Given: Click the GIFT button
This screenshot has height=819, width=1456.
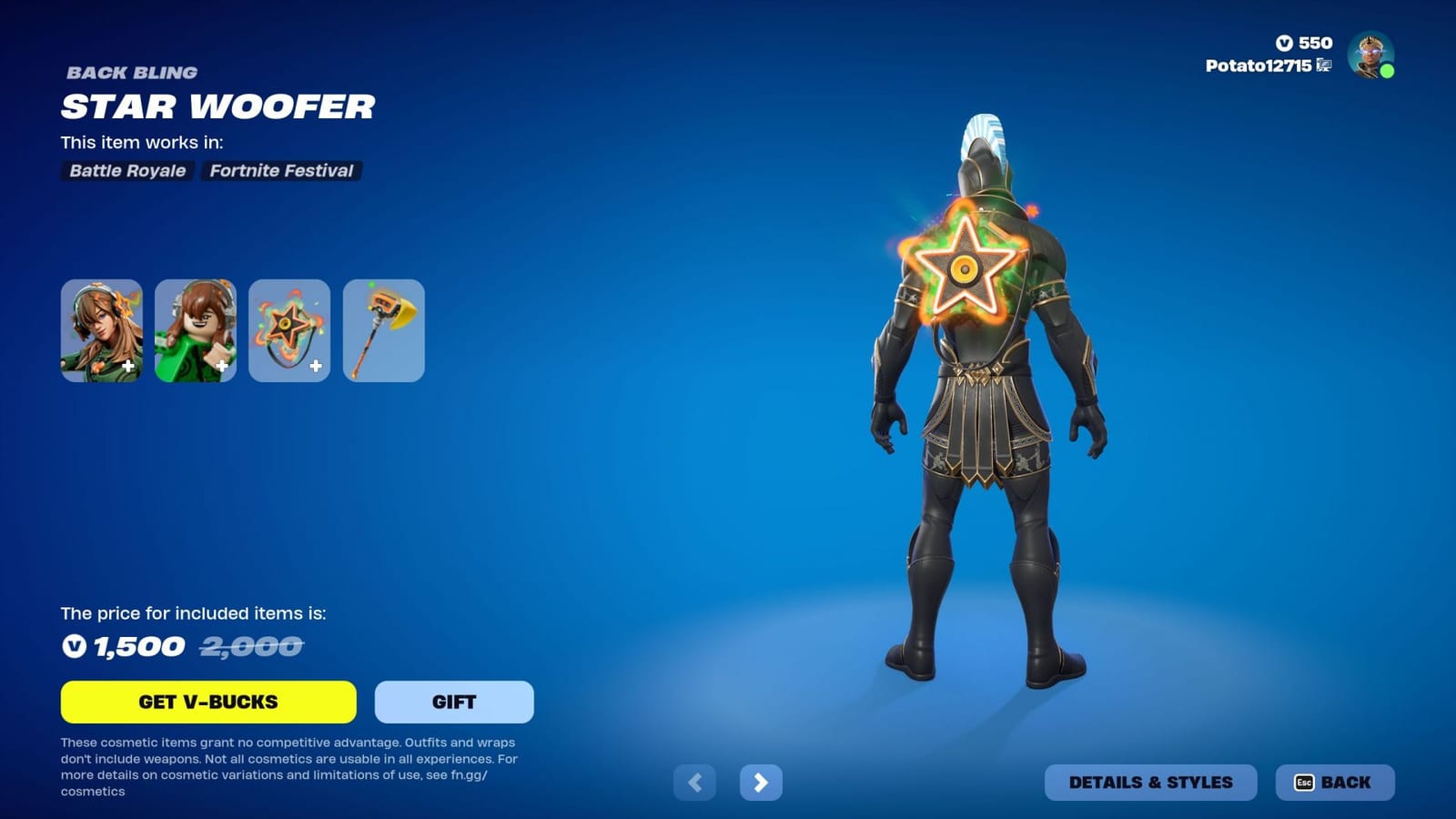Looking at the screenshot, I should (x=452, y=702).
